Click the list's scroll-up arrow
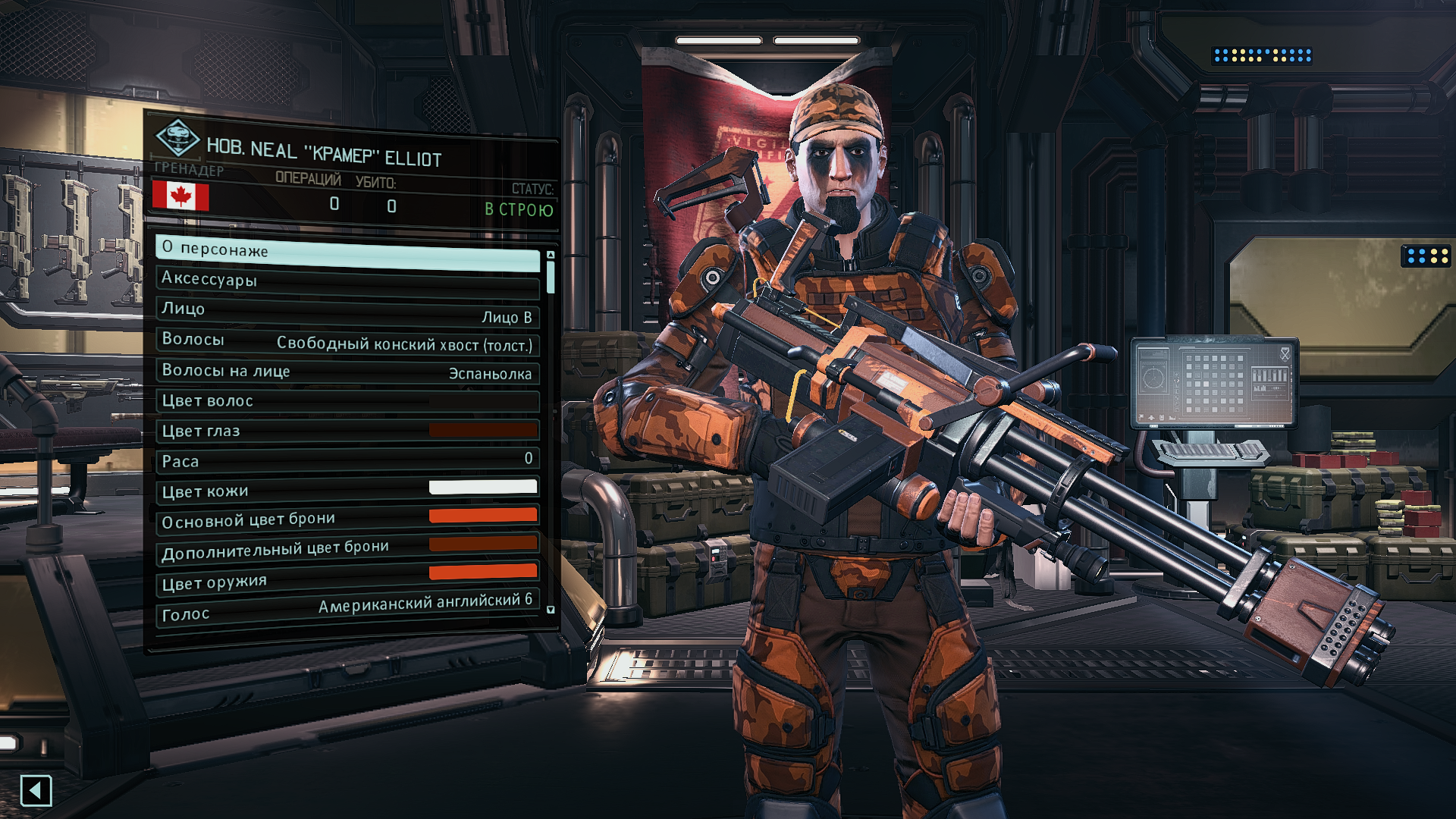The width and height of the screenshot is (1456, 819). (551, 255)
